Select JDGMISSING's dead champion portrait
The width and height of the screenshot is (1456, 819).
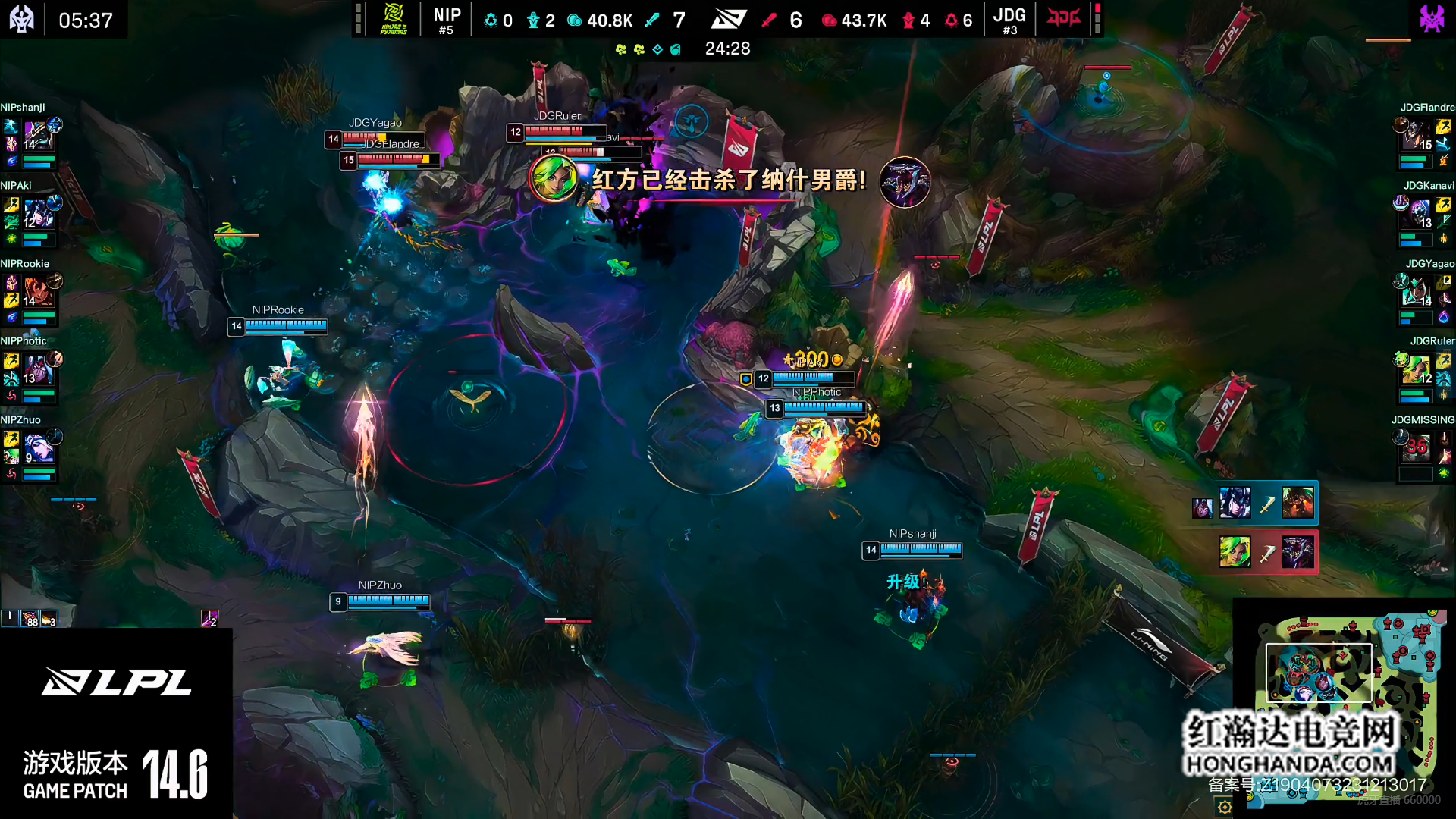pos(1417,447)
